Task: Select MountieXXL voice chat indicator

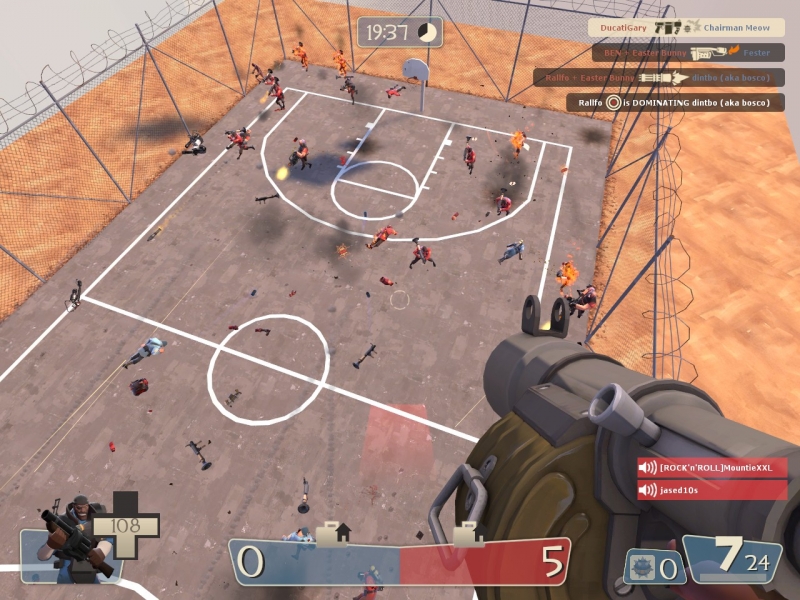Action: click(713, 468)
